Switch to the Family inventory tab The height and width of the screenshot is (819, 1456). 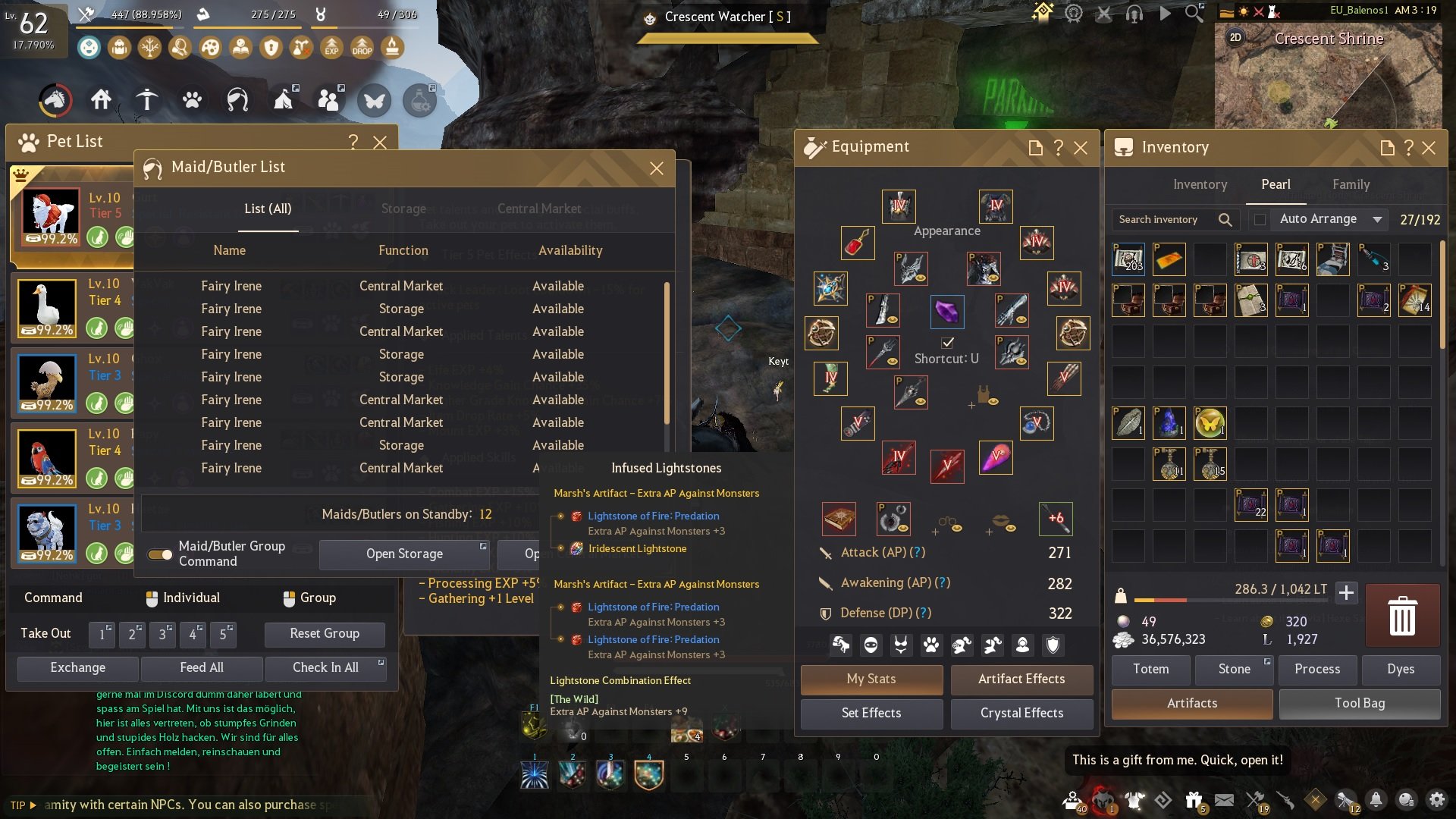click(x=1351, y=184)
